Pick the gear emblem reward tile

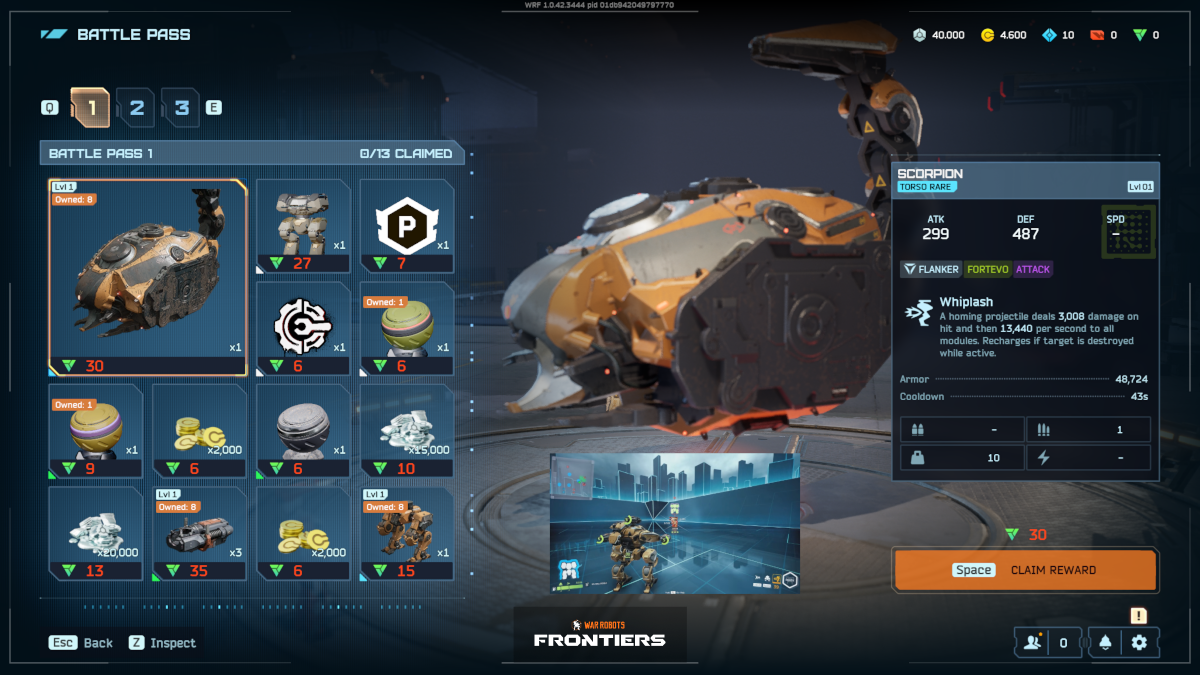(x=304, y=329)
